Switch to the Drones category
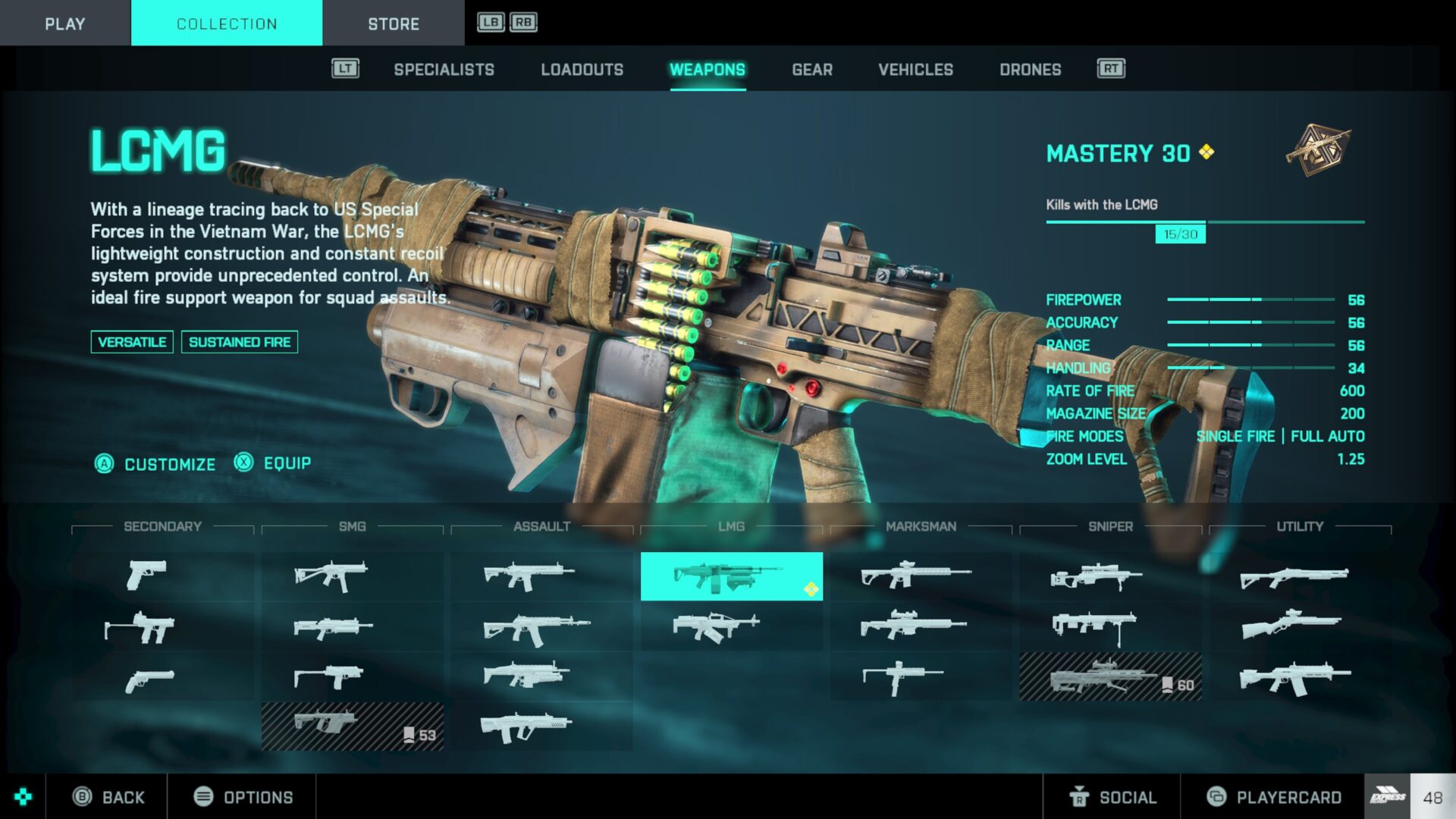 point(1030,70)
